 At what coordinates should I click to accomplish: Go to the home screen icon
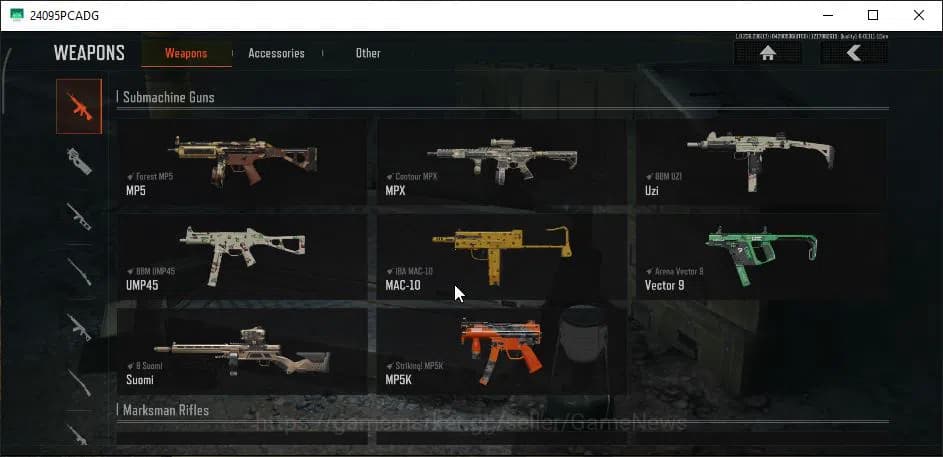[x=768, y=54]
